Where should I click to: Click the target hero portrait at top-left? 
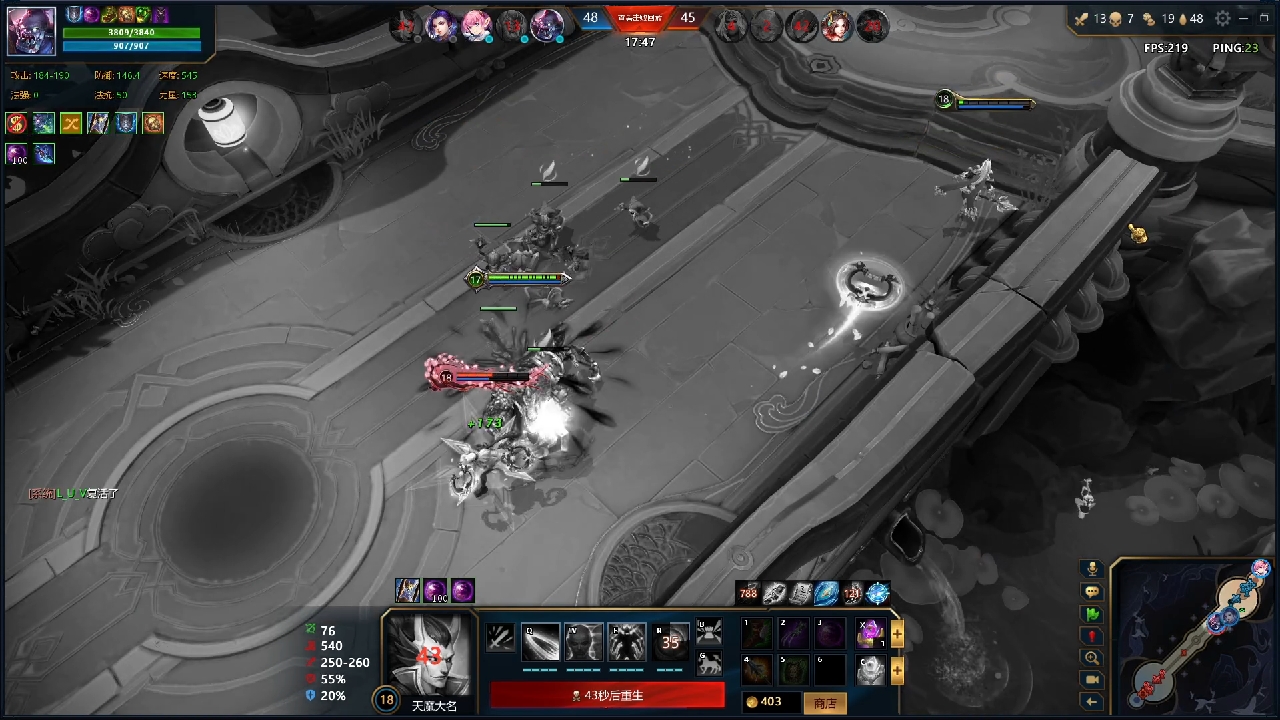point(32,31)
